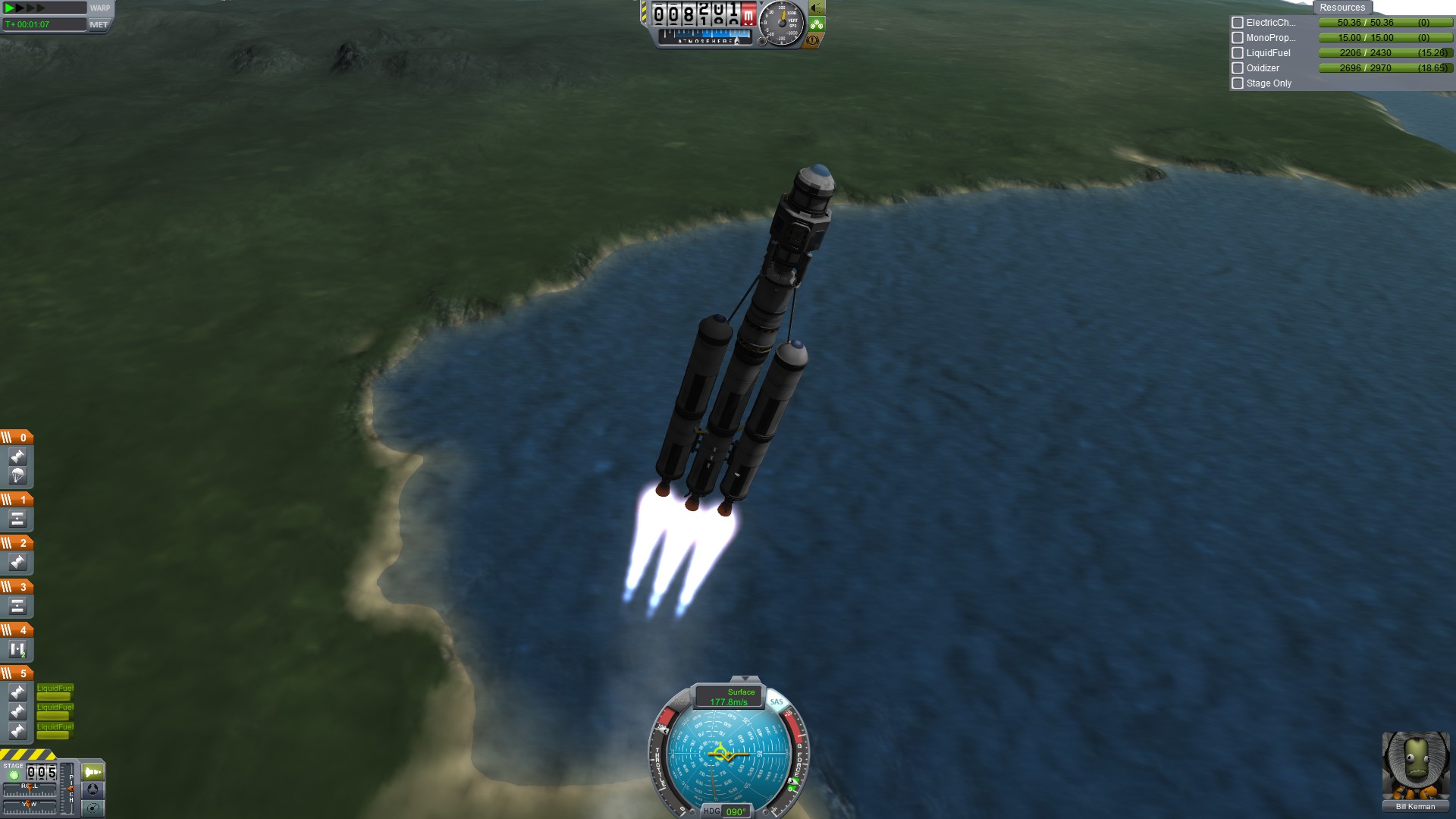Toggle the brakes warning button
The width and height of the screenshot is (1456, 819).
click(813, 40)
